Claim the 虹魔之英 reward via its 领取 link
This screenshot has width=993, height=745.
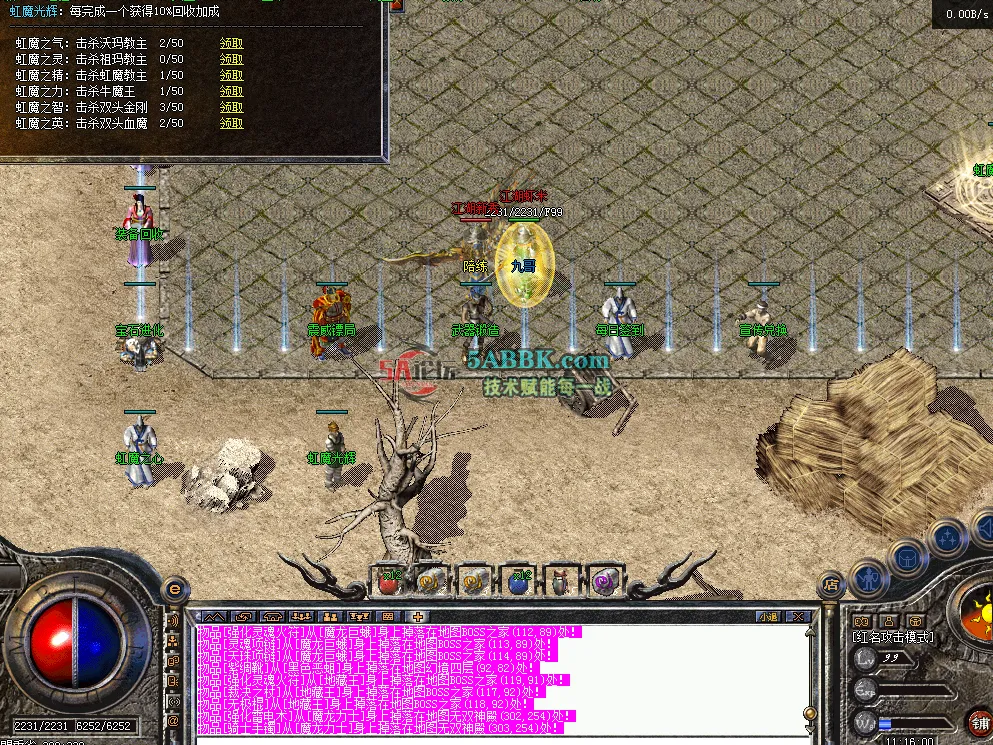pyautogui.click(x=231, y=123)
